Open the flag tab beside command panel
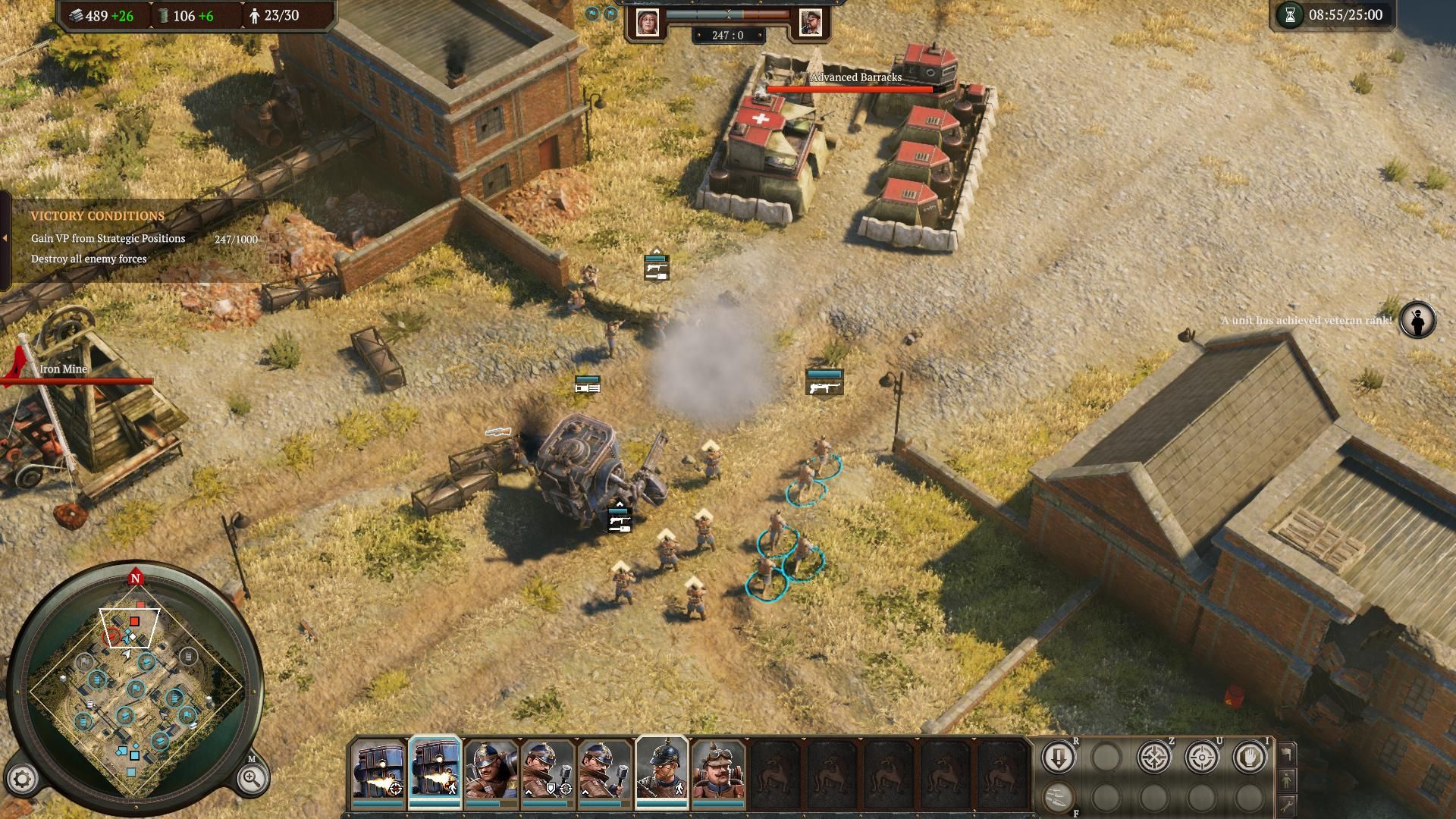Screen dimensions: 1456x819 point(1286,753)
